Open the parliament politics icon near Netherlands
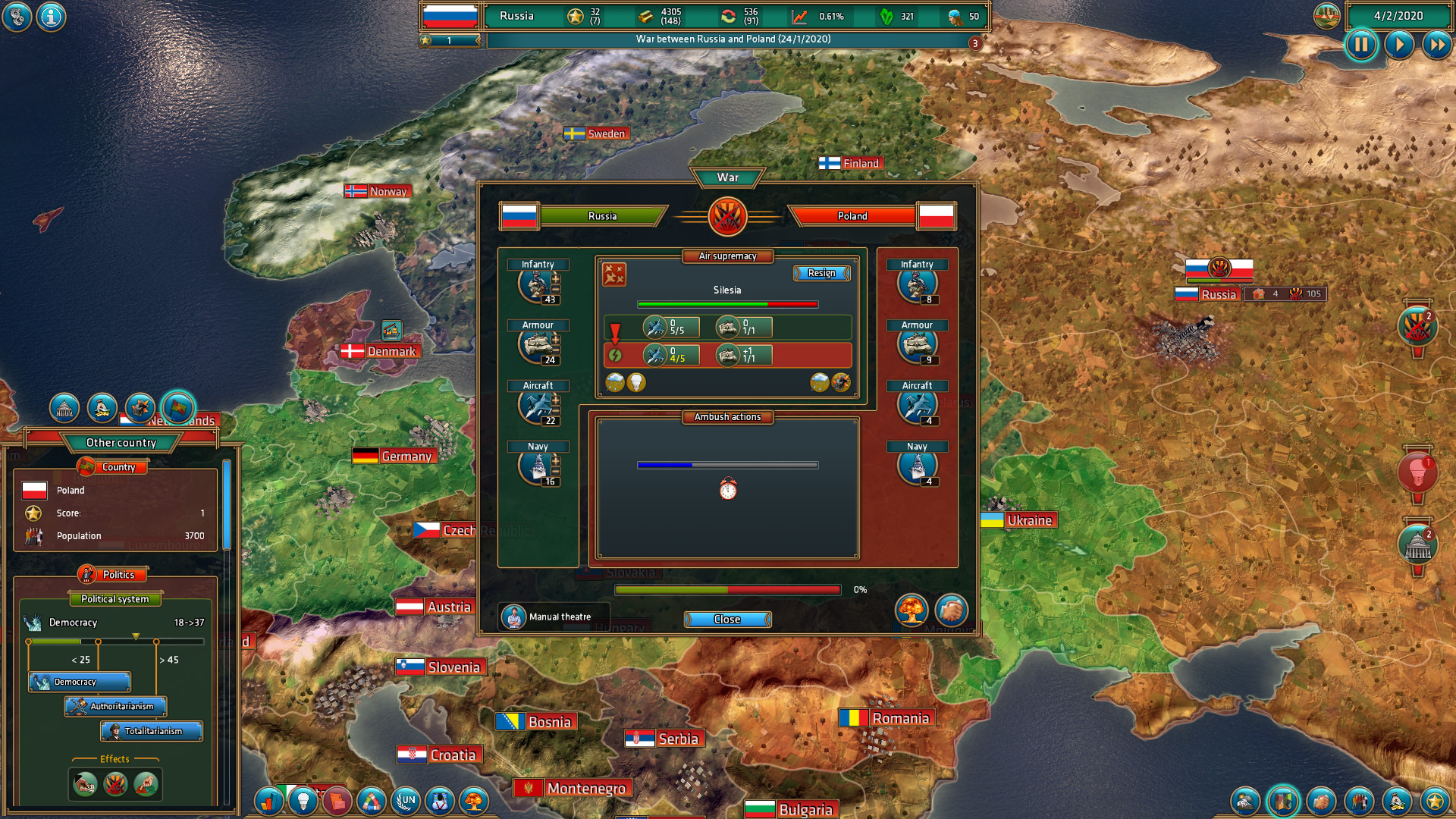The image size is (1456, 819). point(64,408)
